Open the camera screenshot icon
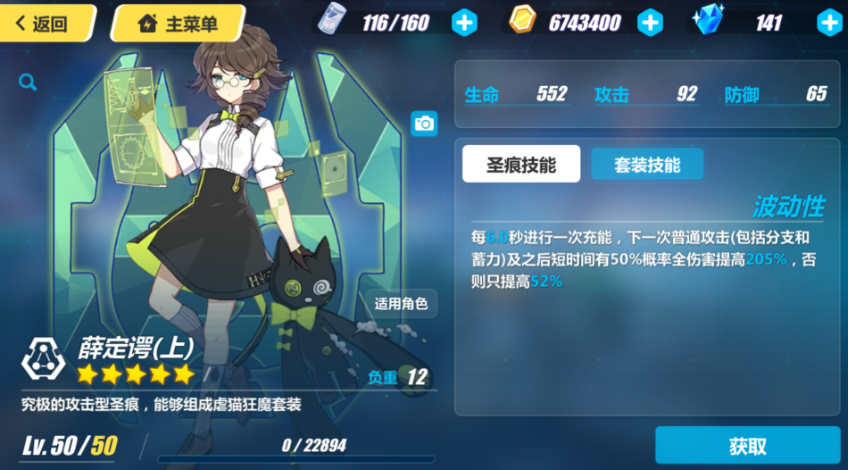The image size is (848, 470). [x=424, y=123]
